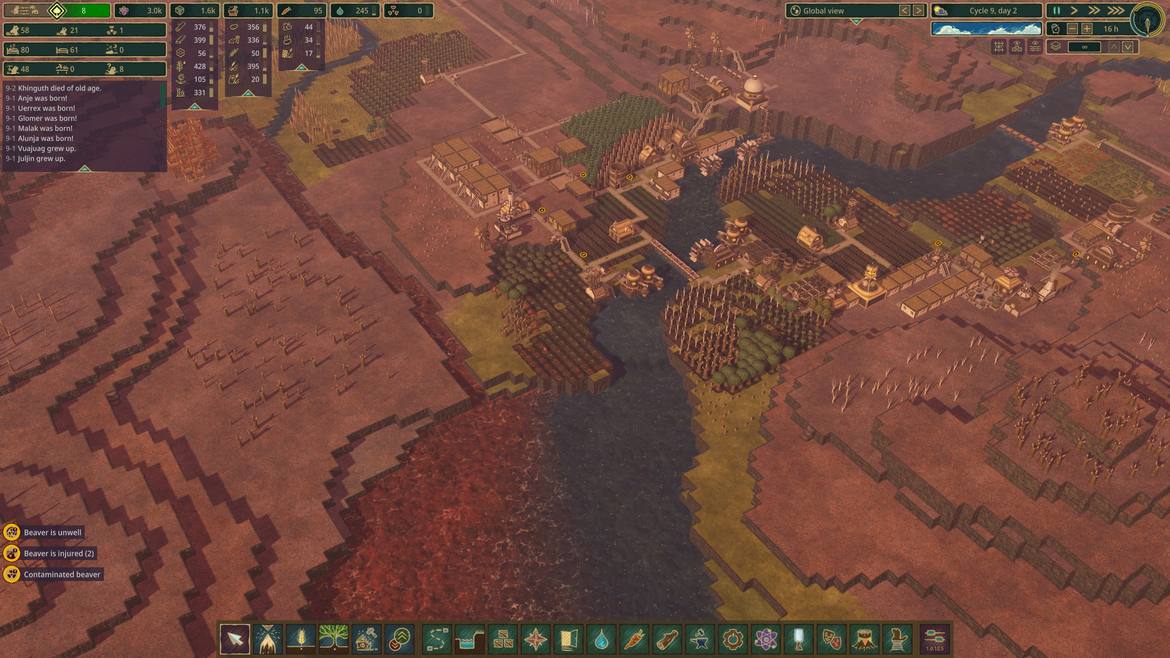
Task: Decrease working hours with the minus button
Action: pos(1073,29)
